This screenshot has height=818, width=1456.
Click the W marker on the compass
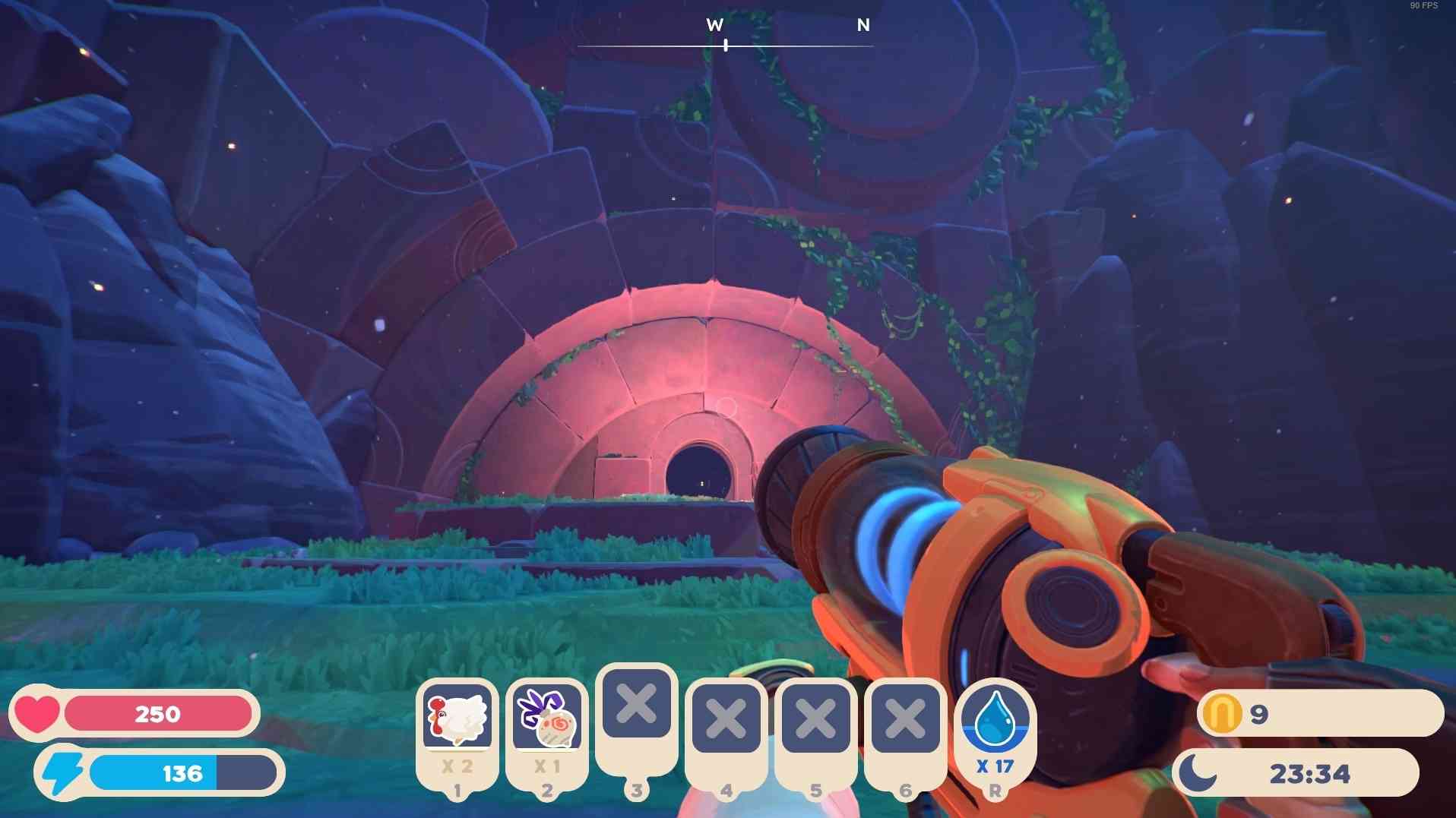(x=713, y=25)
